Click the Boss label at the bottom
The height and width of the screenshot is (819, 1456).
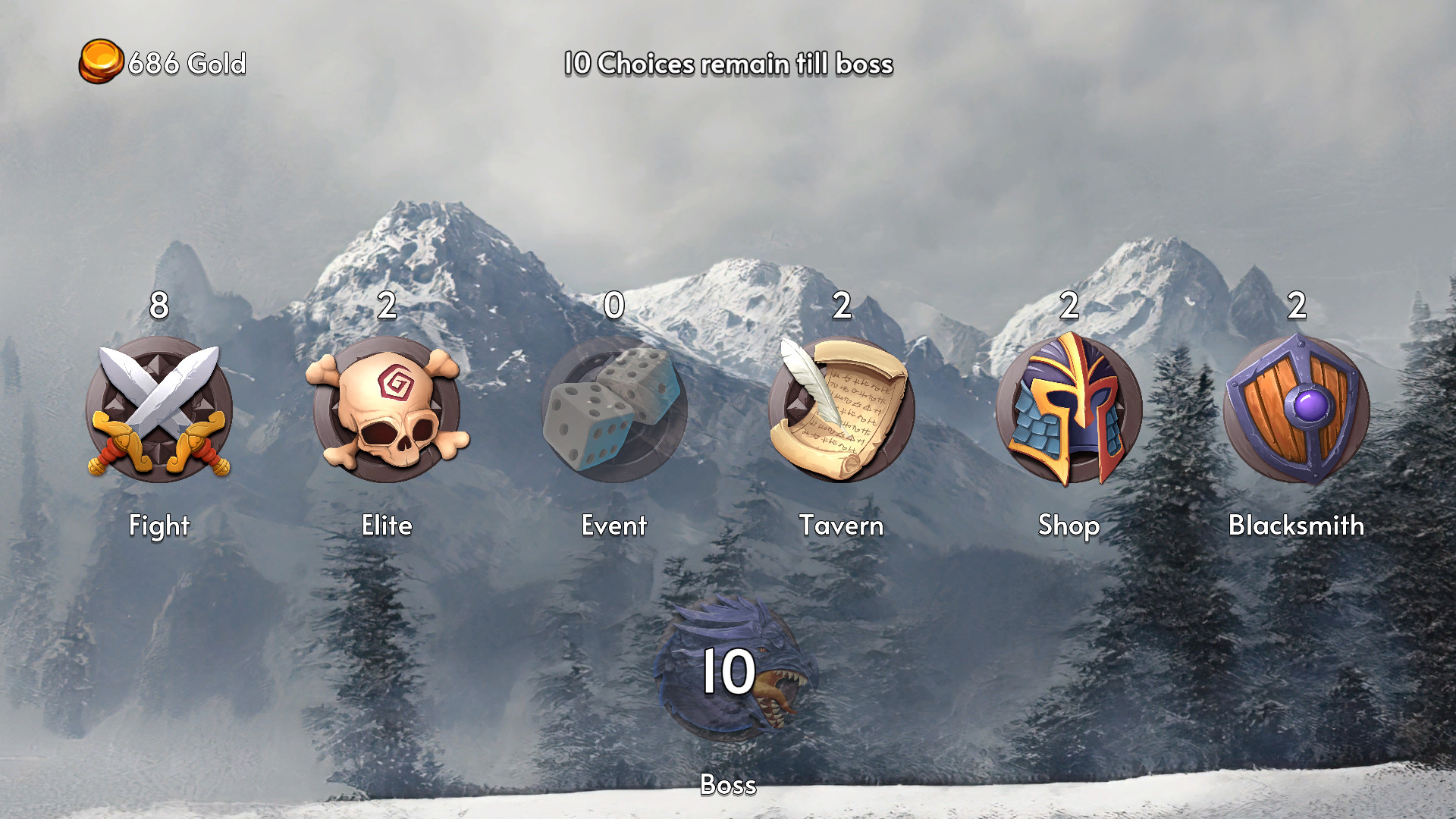tap(729, 786)
